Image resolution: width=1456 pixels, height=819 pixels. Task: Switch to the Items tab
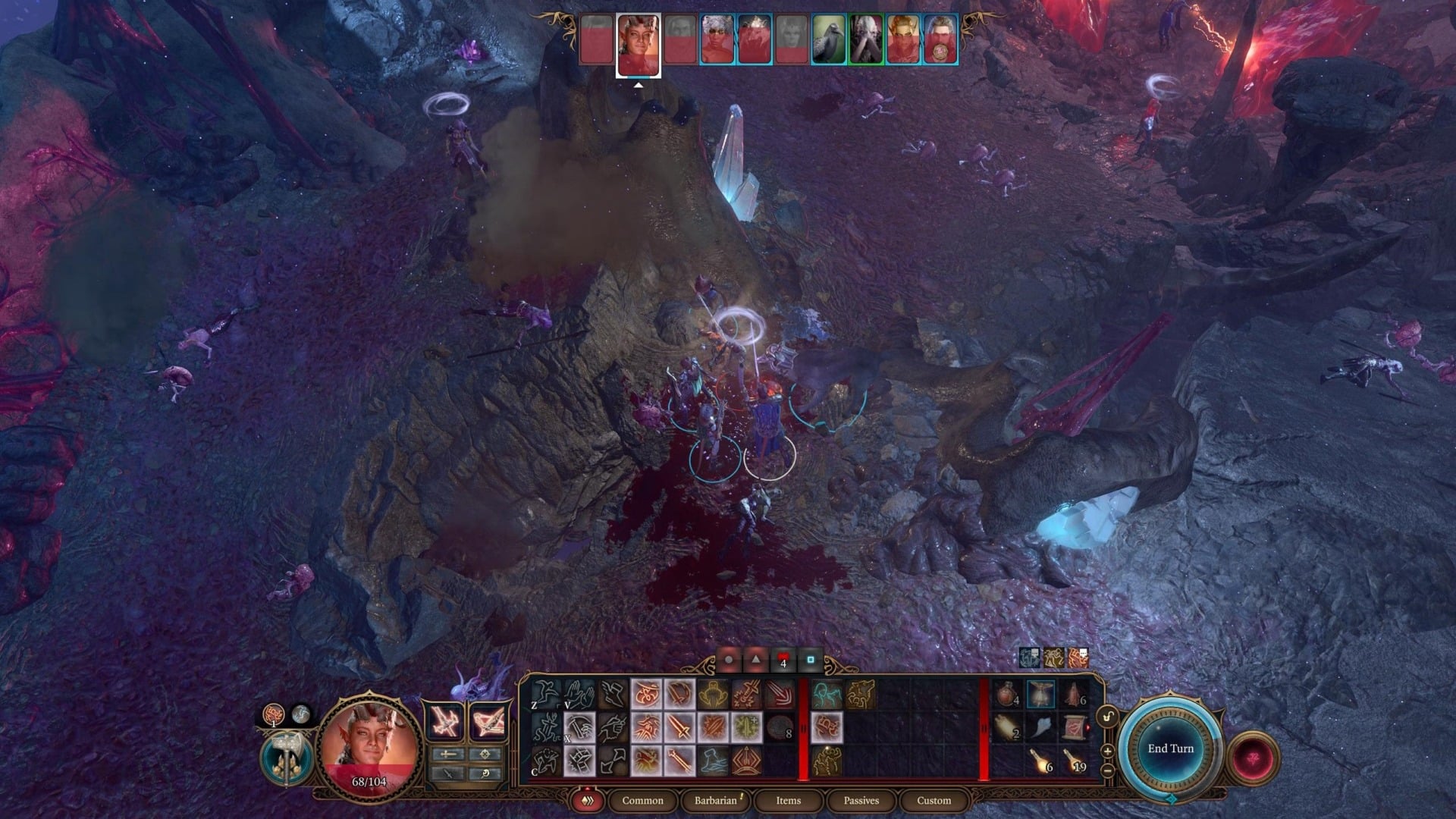(789, 801)
